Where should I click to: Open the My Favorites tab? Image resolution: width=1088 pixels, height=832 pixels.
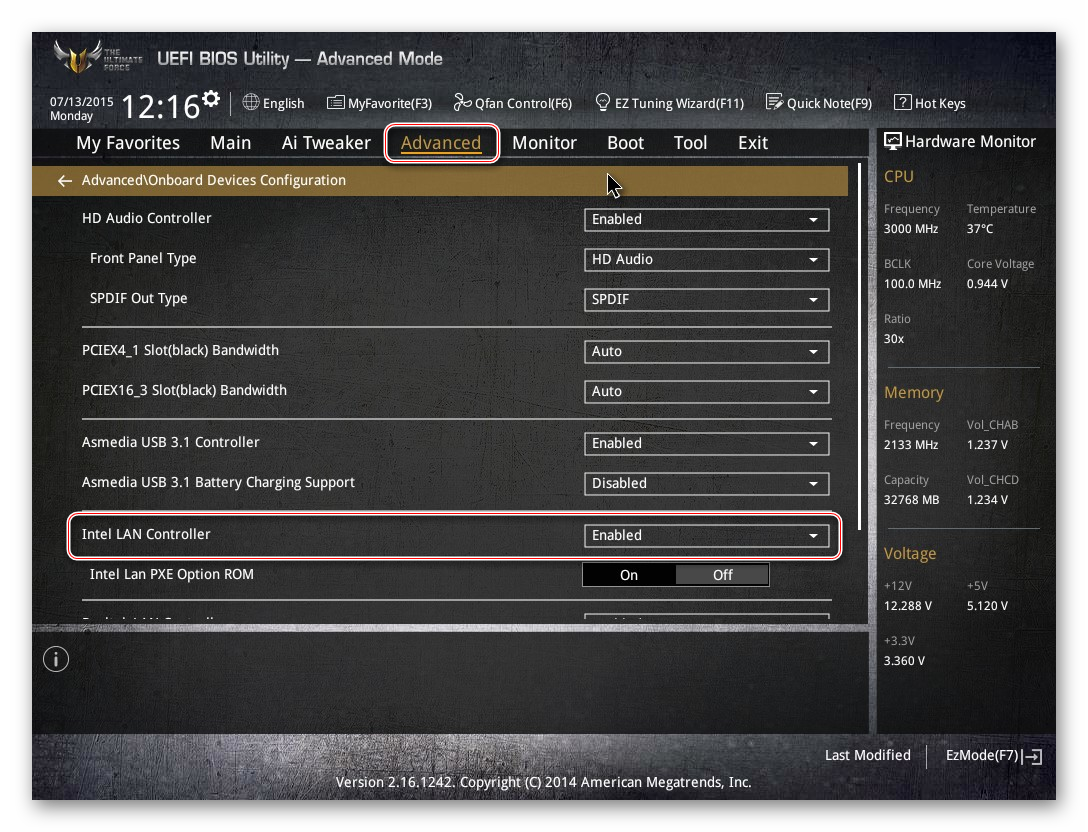[x=128, y=143]
